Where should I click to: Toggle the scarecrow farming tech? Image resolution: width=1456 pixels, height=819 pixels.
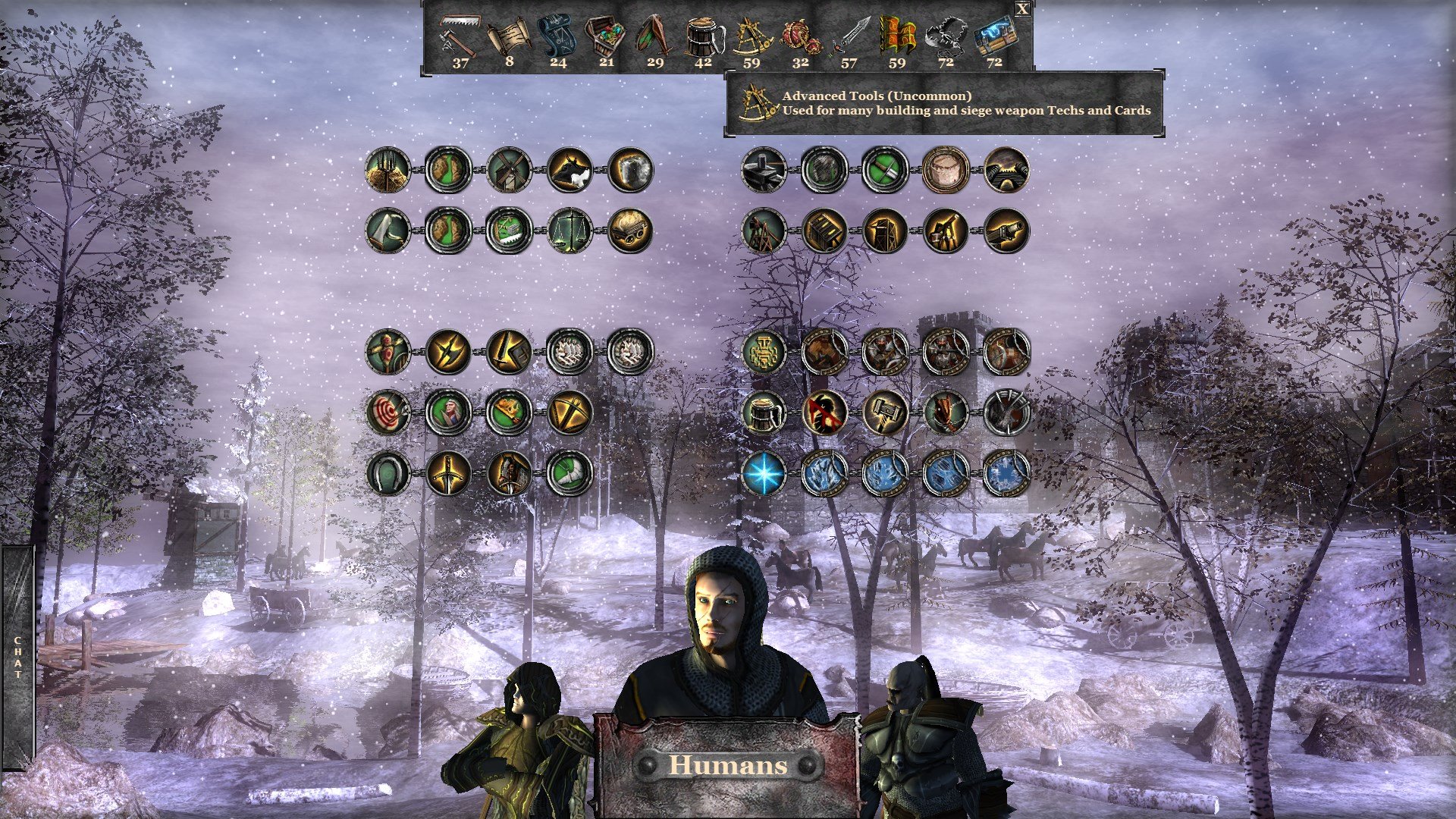click(387, 351)
